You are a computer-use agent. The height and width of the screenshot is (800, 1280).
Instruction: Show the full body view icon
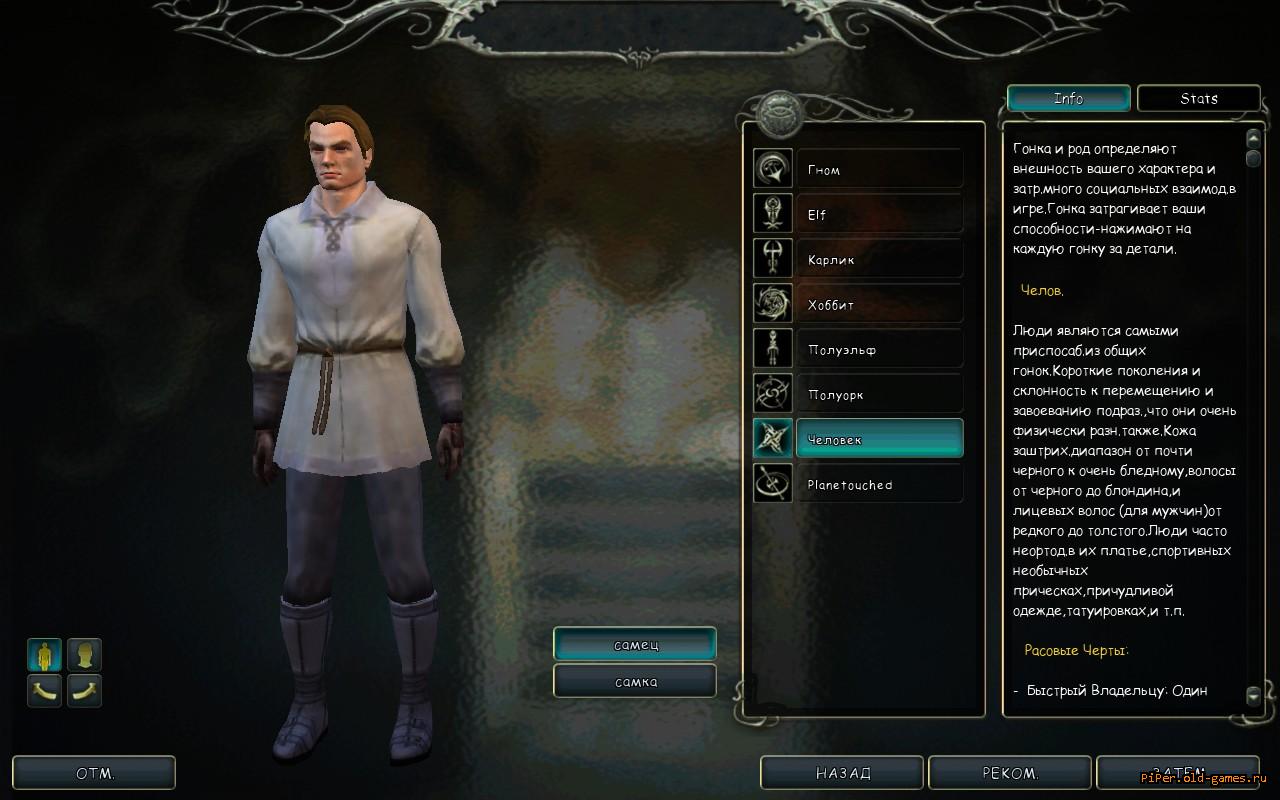click(x=44, y=655)
